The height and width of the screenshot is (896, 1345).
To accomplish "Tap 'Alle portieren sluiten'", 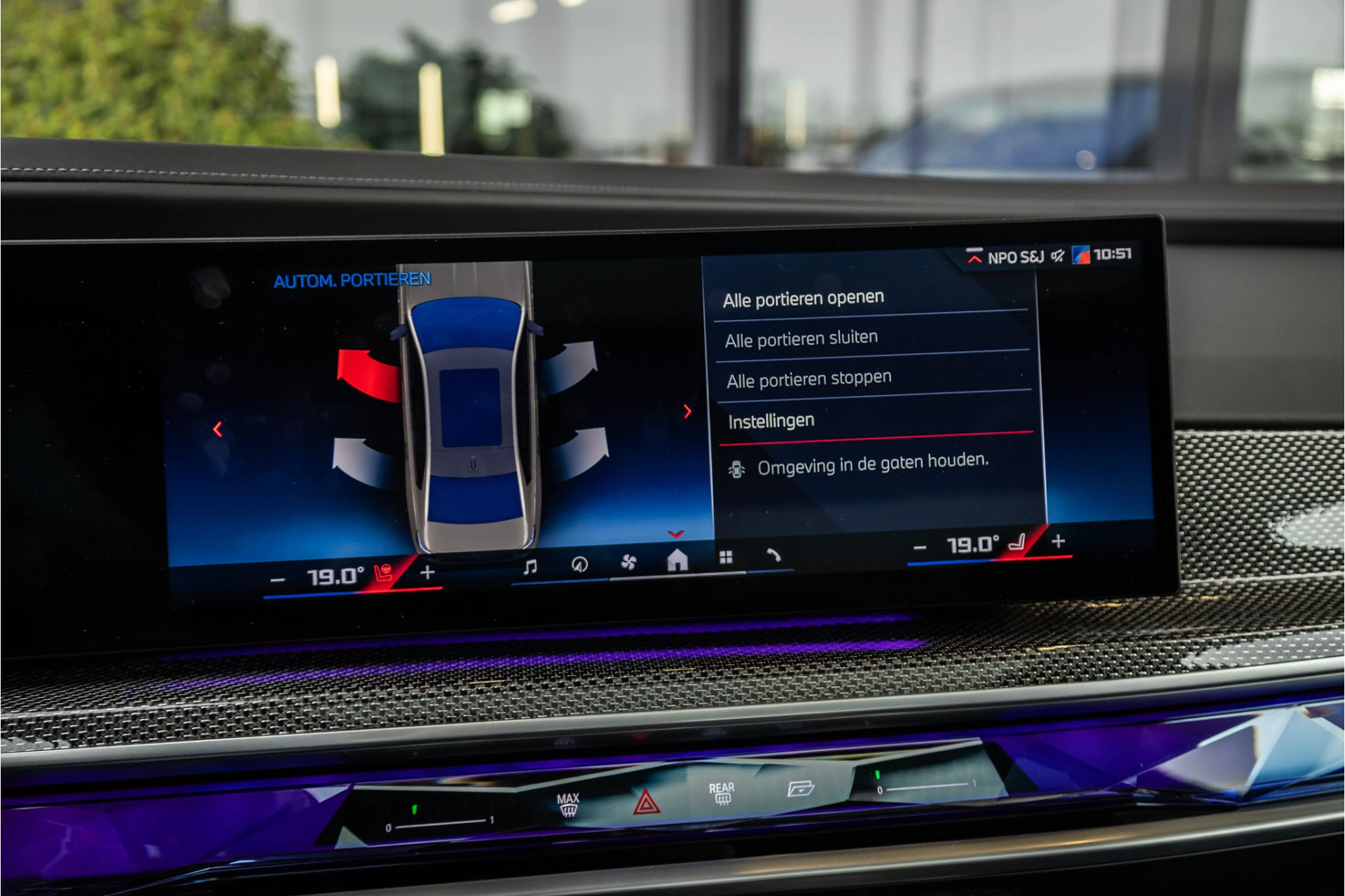I will 801,337.
